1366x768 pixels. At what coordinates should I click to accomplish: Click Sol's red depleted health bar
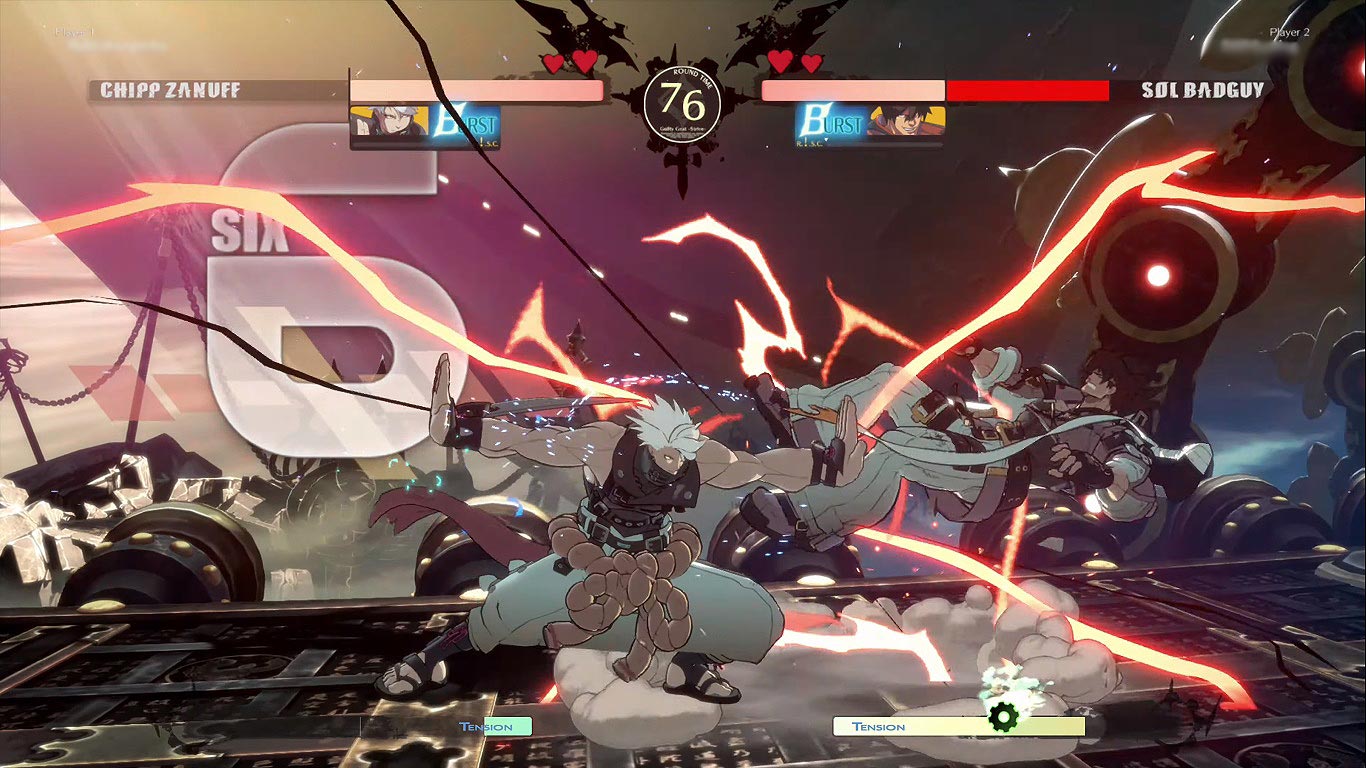click(x=1030, y=89)
